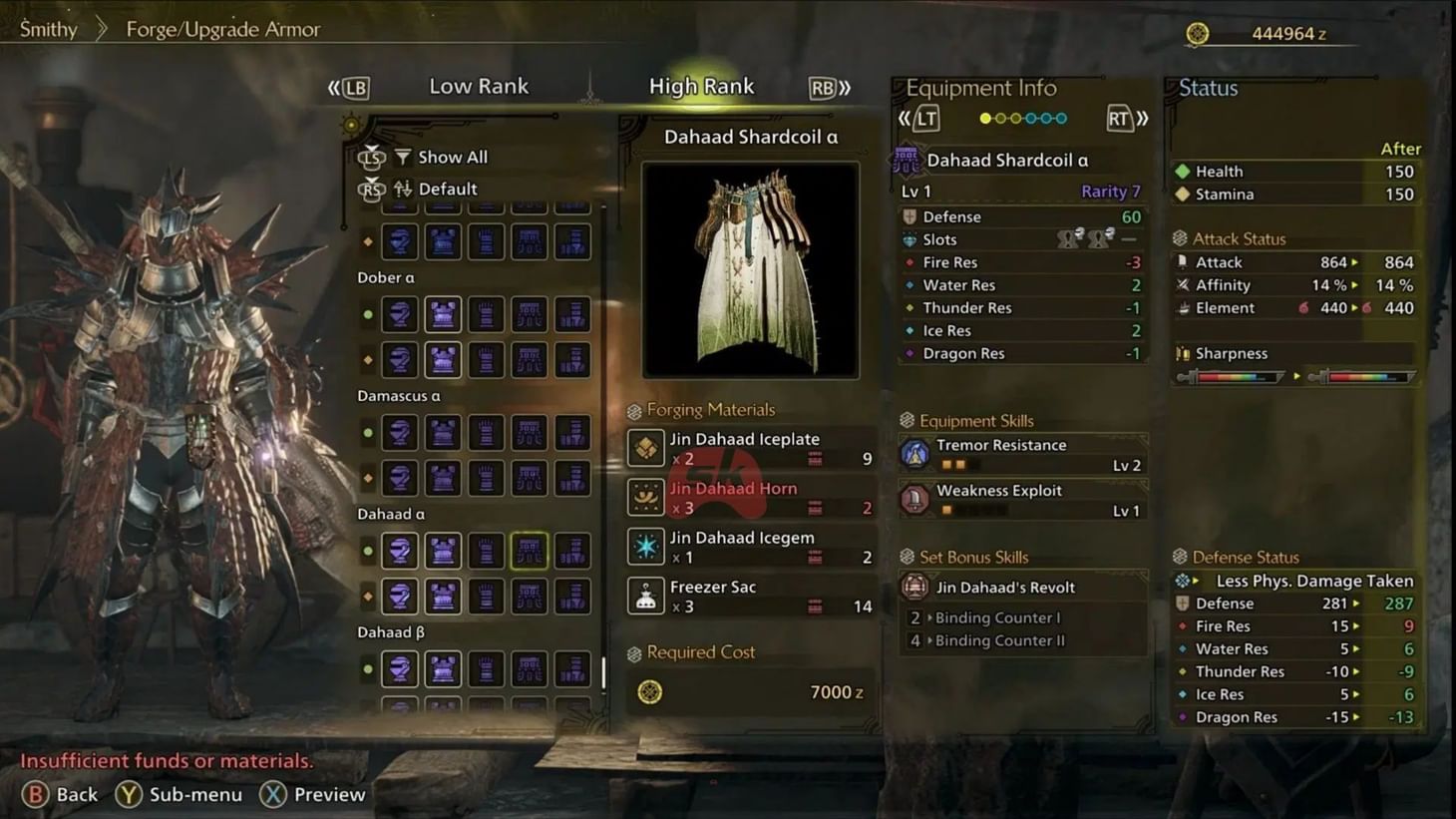Select the Tremor Resistance skill icon

click(915, 453)
